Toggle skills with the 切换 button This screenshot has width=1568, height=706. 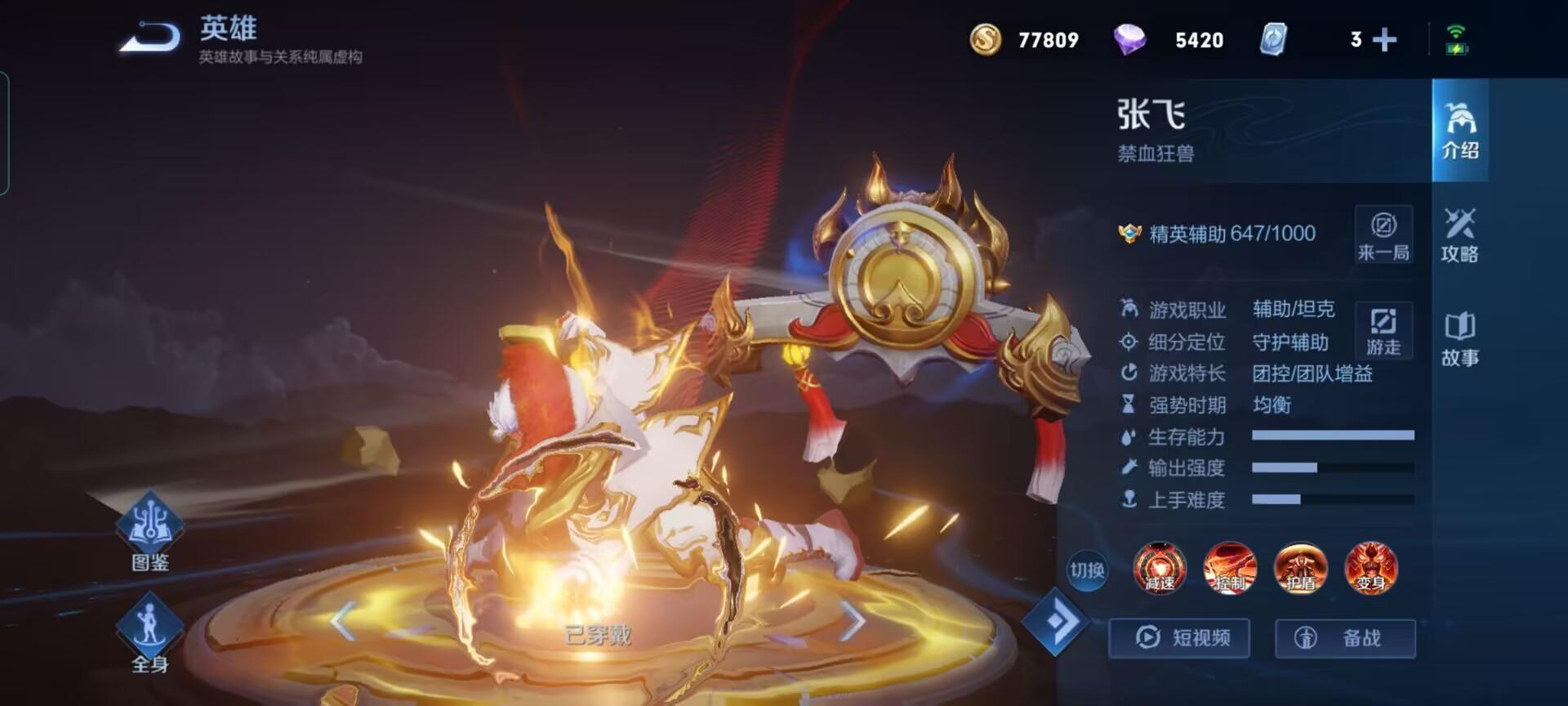tap(1087, 570)
